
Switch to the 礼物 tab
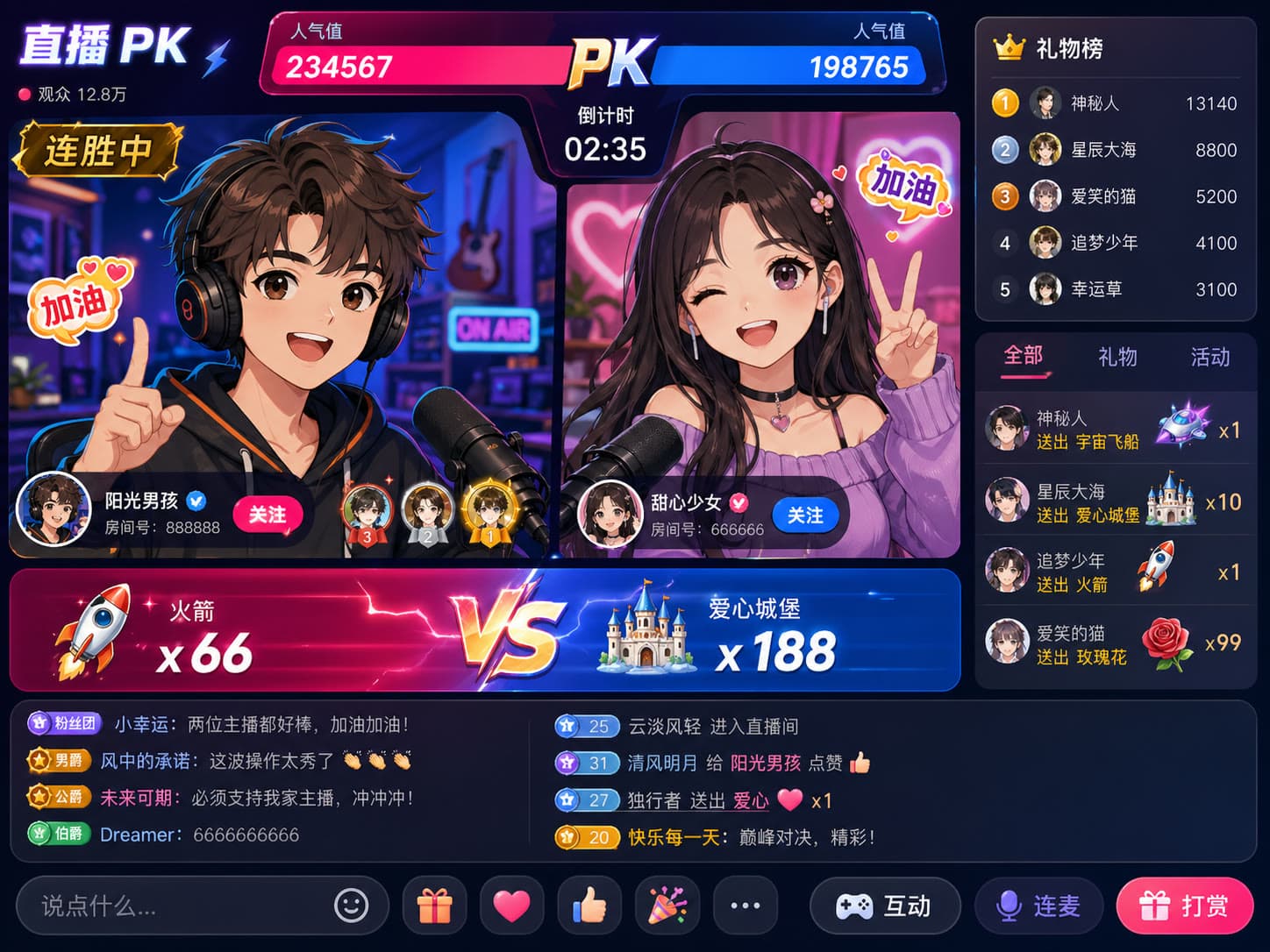(x=1117, y=358)
